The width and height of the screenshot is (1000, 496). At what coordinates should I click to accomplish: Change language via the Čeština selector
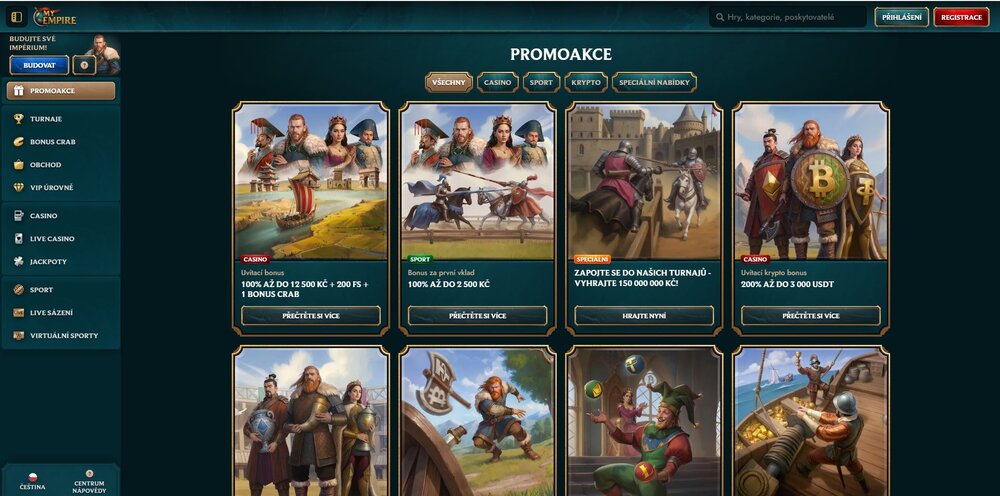(x=32, y=481)
